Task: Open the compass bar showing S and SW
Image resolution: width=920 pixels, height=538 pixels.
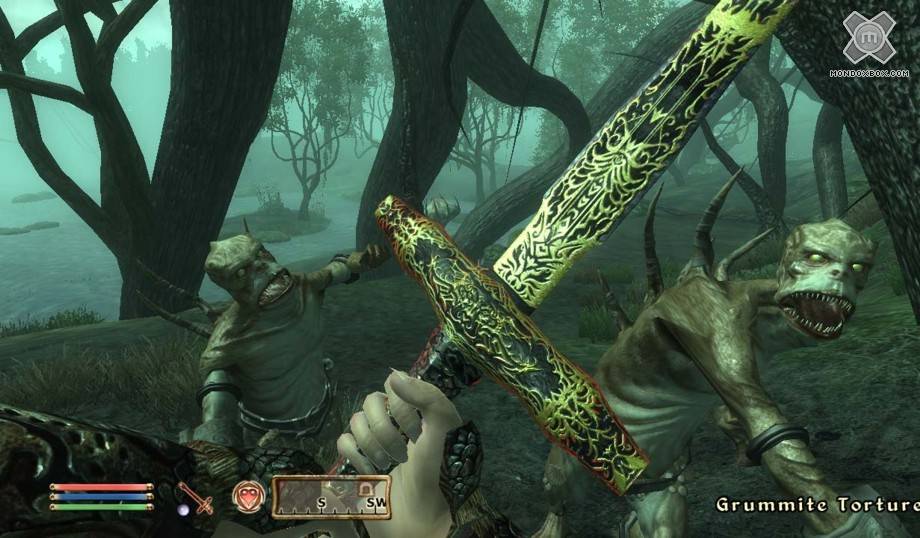Action: coord(330,496)
